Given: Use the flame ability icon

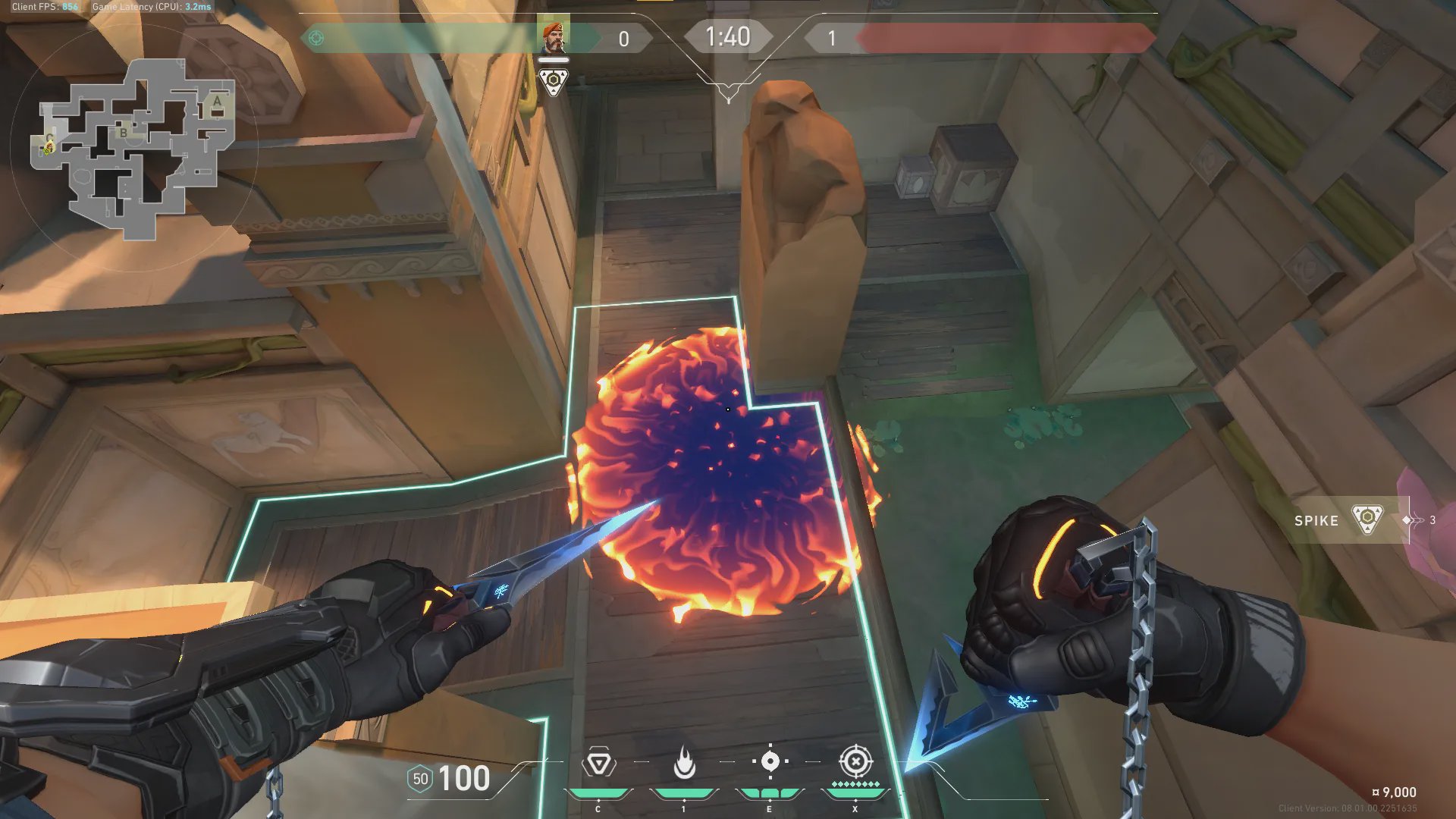Looking at the screenshot, I should tap(684, 763).
